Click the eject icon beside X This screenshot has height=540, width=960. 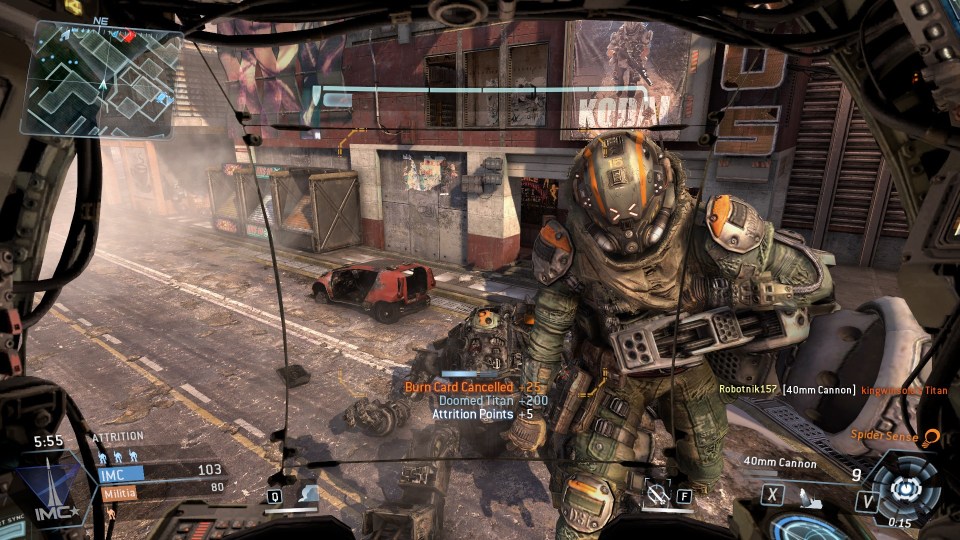click(x=811, y=494)
